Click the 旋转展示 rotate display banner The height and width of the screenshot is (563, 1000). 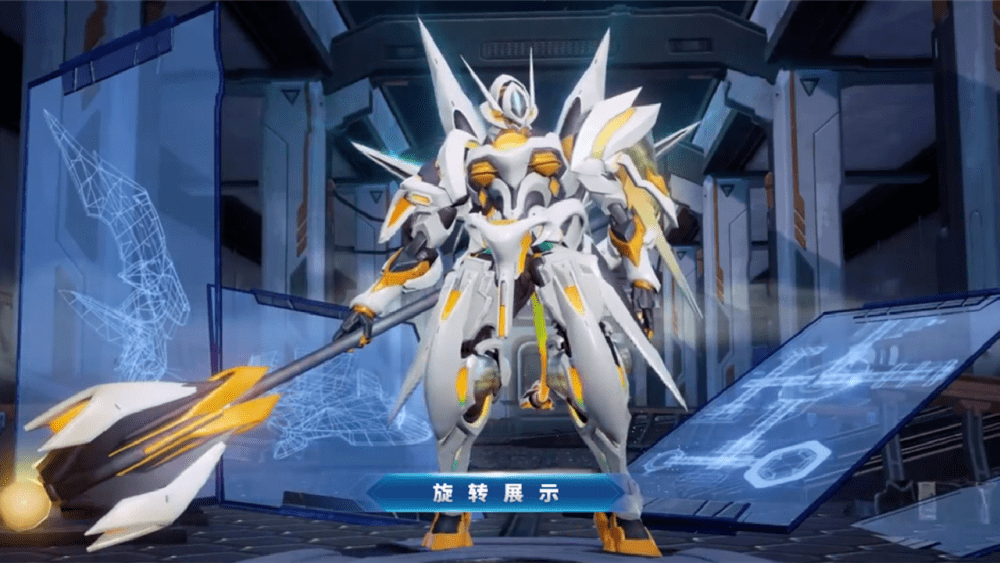pyautogui.click(x=497, y=492)
